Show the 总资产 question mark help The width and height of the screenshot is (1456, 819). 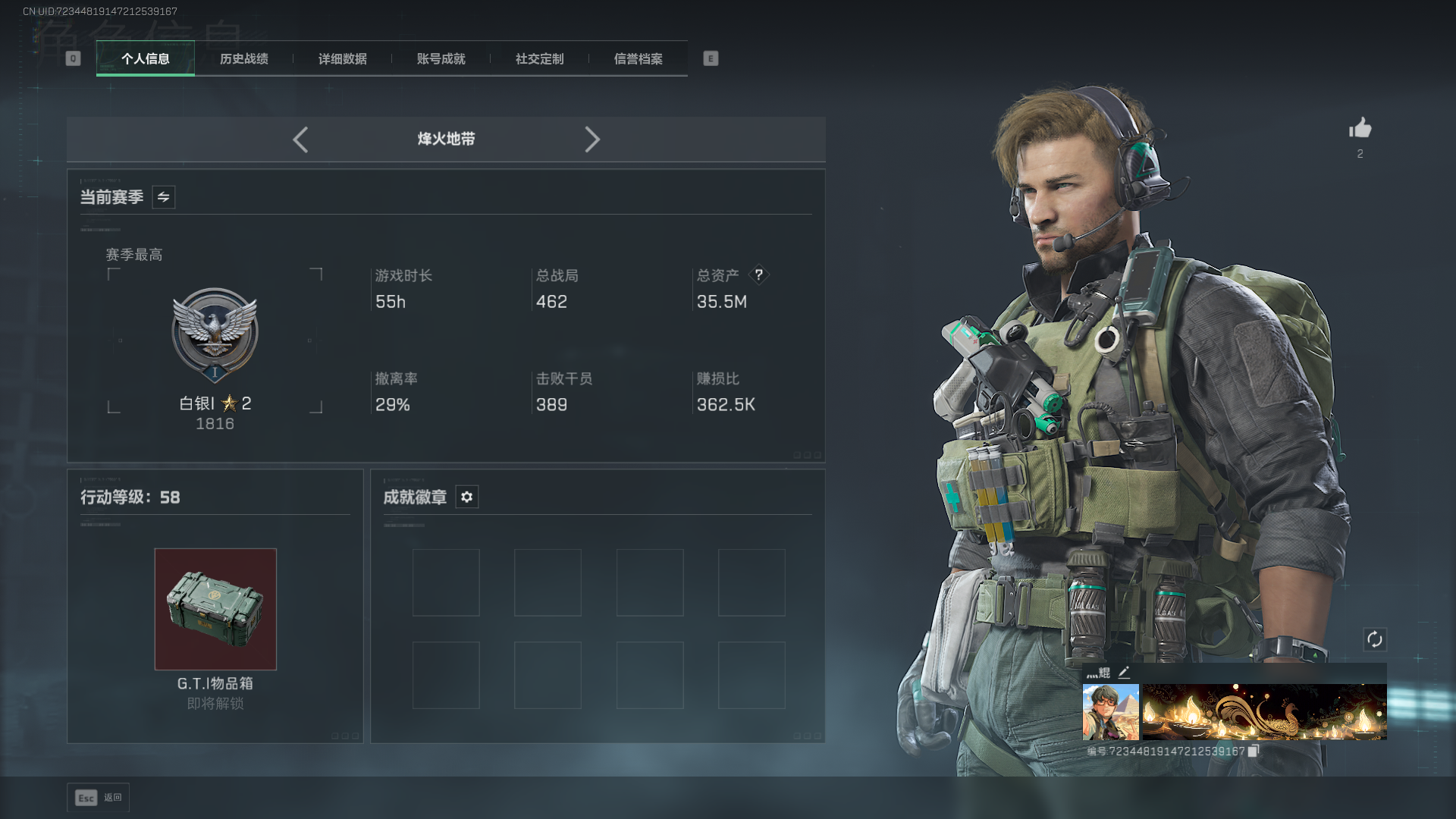click(758, 275)
